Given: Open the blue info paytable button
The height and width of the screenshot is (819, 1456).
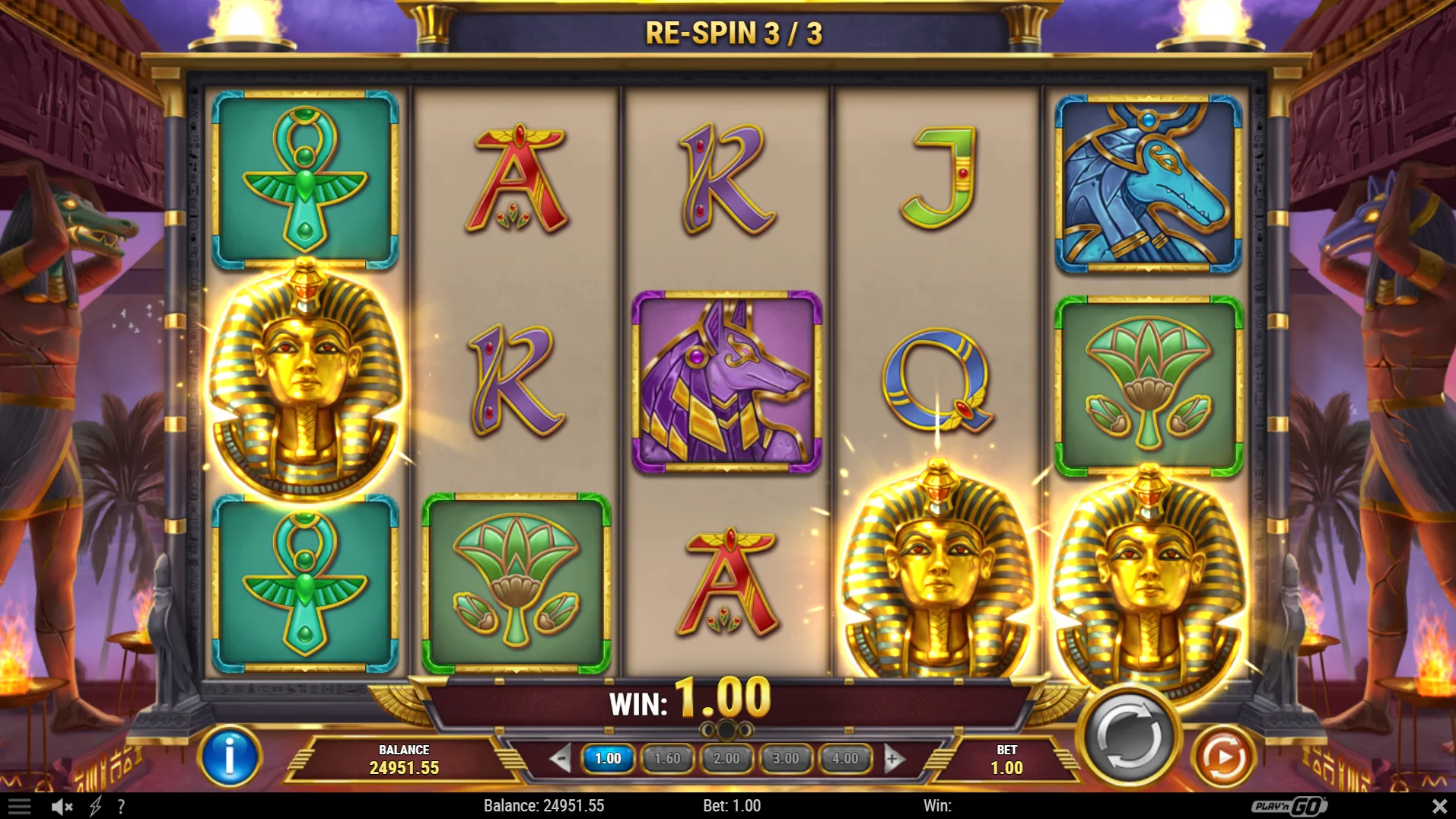Looking at the screenshot, I should coord(229,757).
